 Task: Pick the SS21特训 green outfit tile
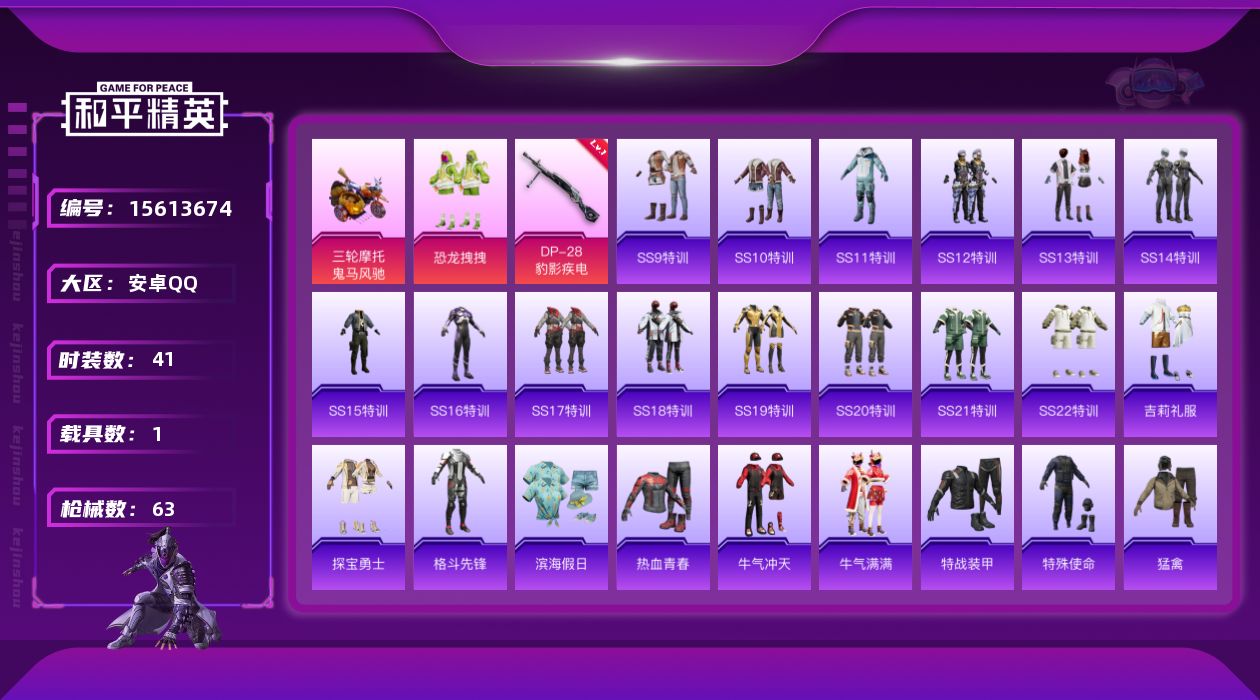967,364
